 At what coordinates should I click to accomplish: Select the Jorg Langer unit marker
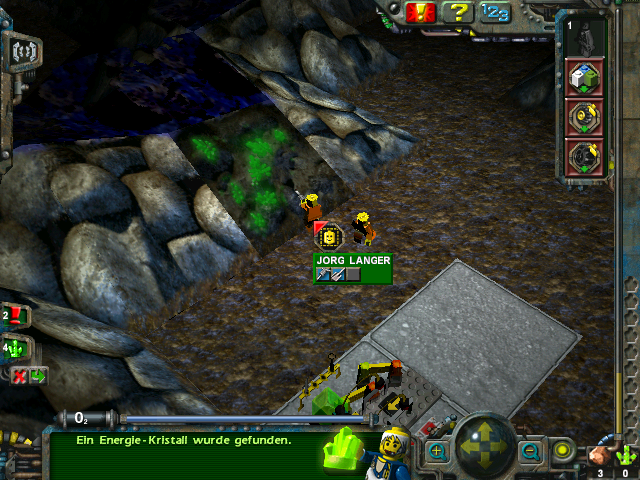point(330,235)
